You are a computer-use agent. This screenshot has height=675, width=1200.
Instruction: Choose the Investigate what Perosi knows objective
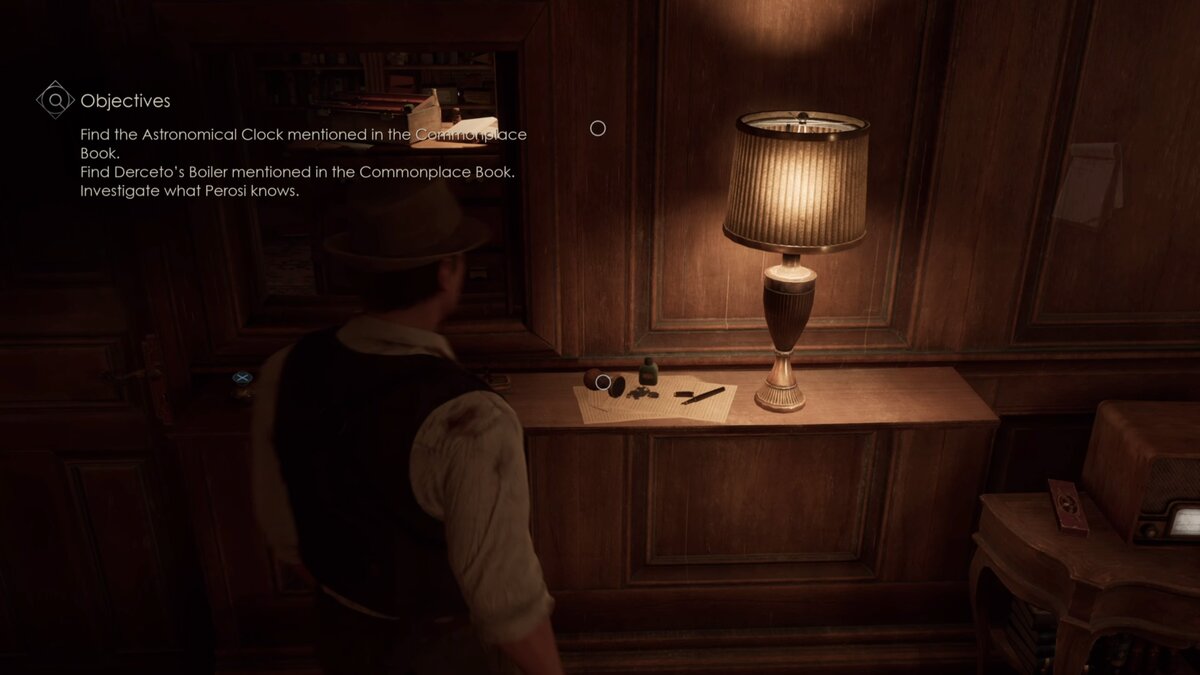tap(190, 191)
